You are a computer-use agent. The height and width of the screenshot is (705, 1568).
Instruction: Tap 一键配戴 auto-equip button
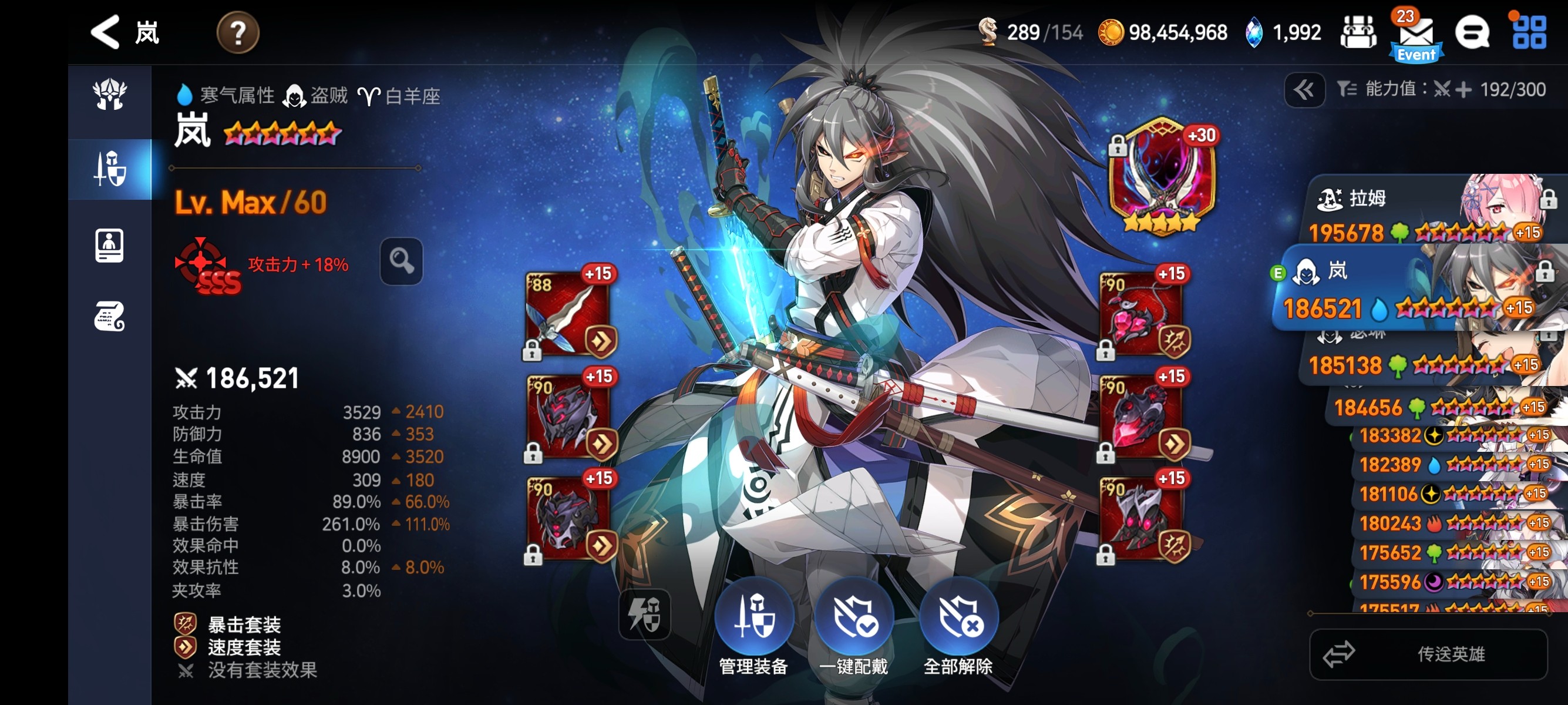click(x=854, y=626)
